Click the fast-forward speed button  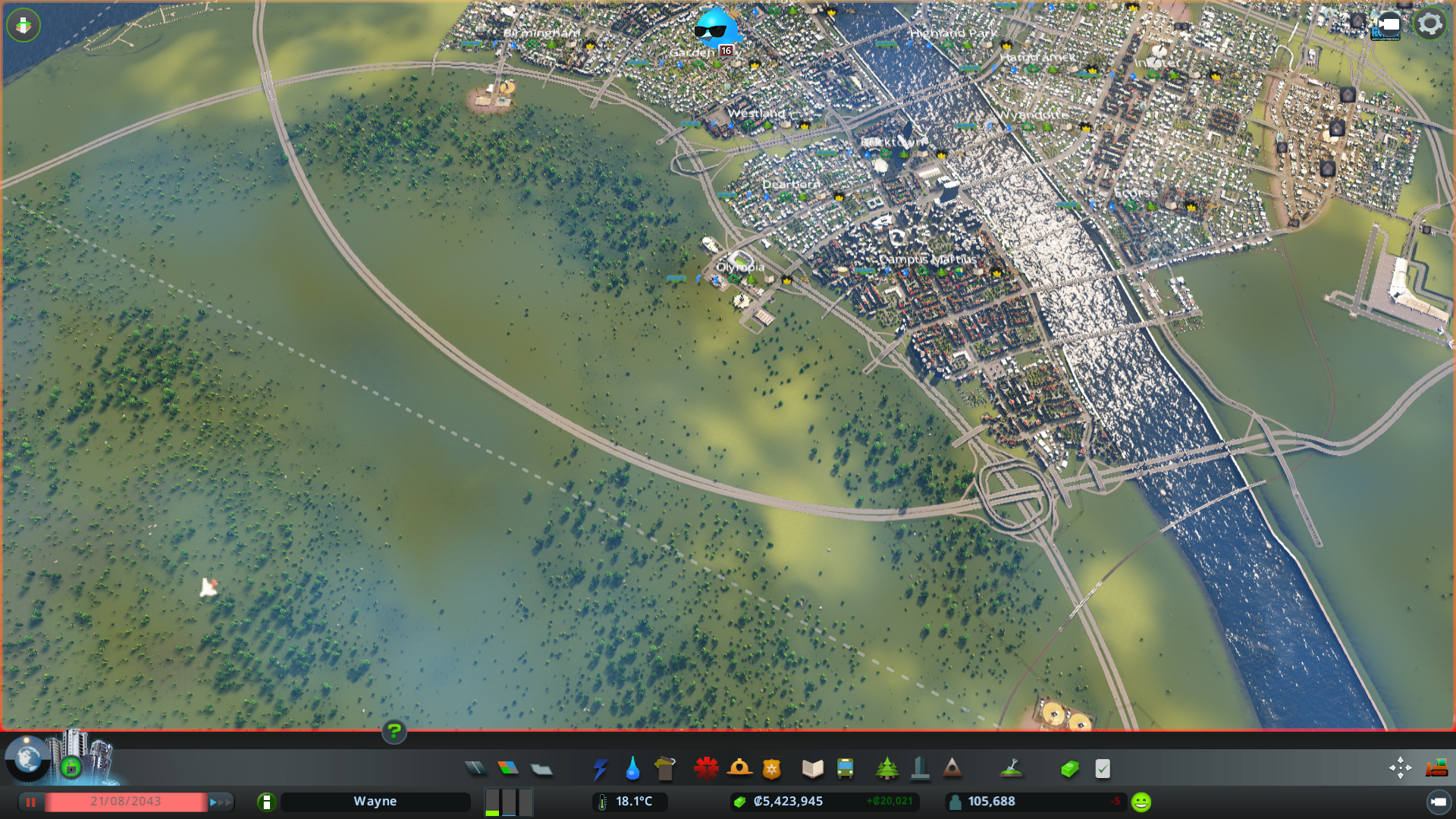pos(221,802)
